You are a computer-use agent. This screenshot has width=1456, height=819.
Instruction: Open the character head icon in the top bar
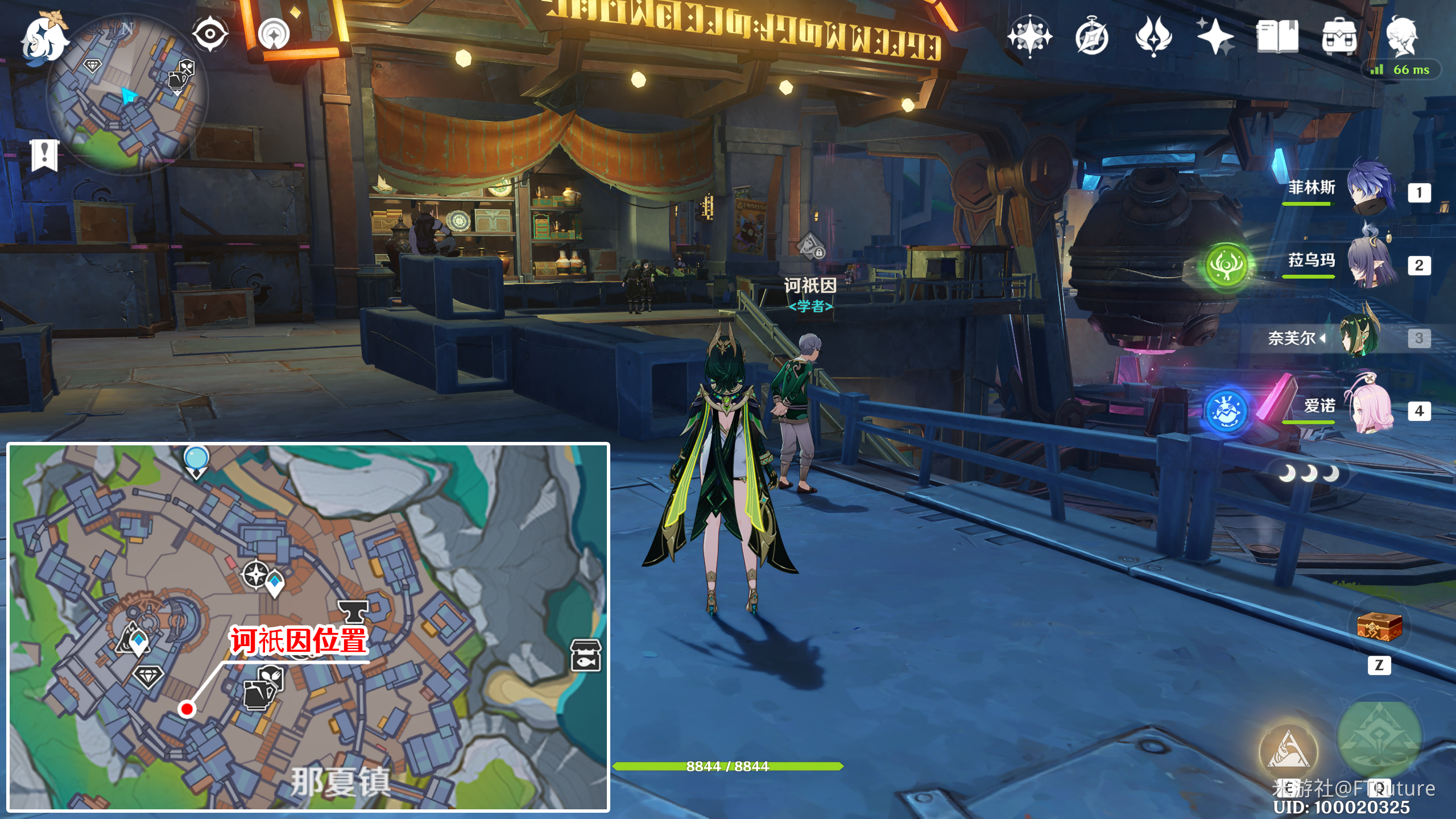[1401, 37]
